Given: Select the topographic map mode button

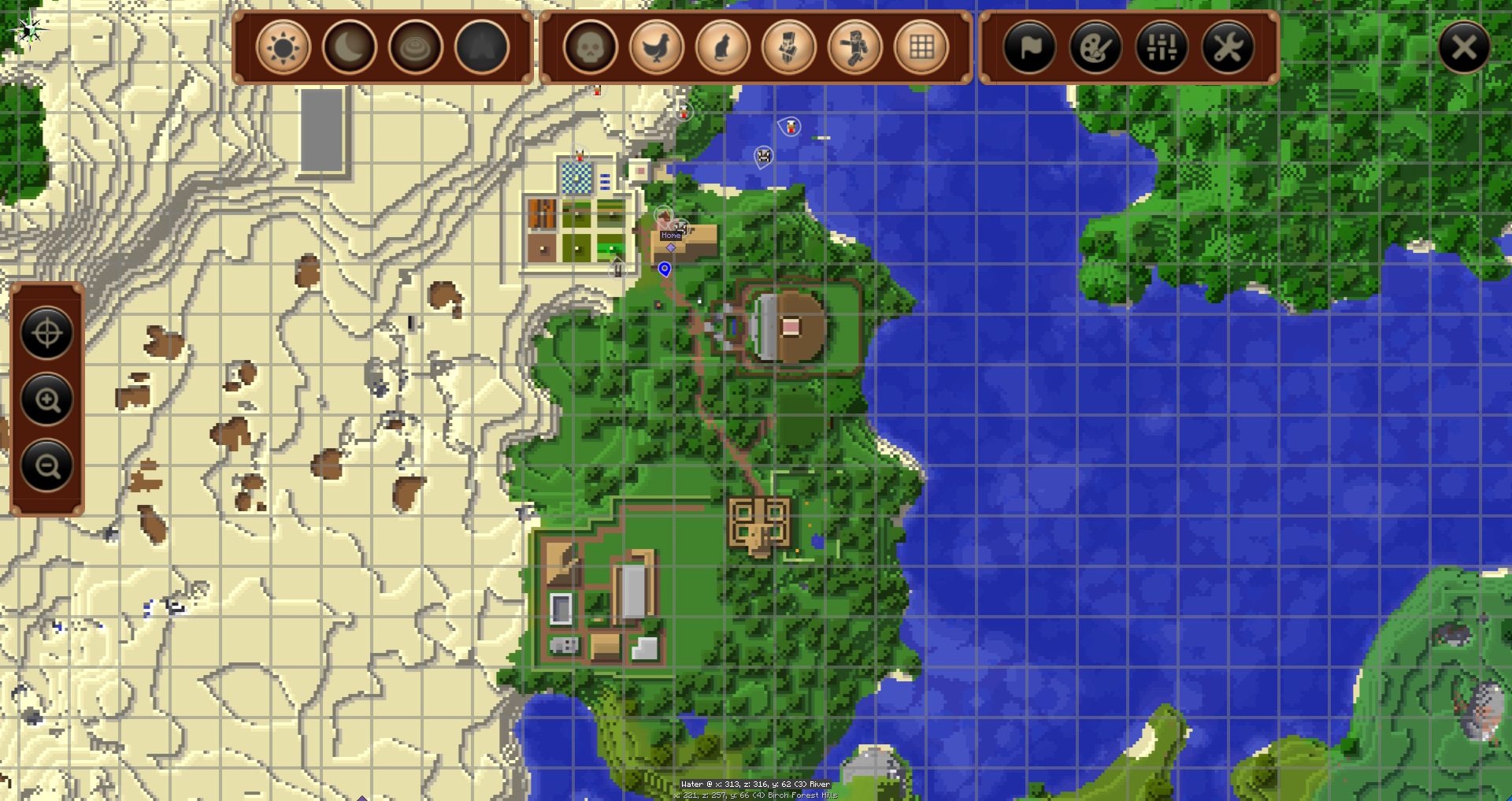Looking at the screenshot, I should pos(416,48).
